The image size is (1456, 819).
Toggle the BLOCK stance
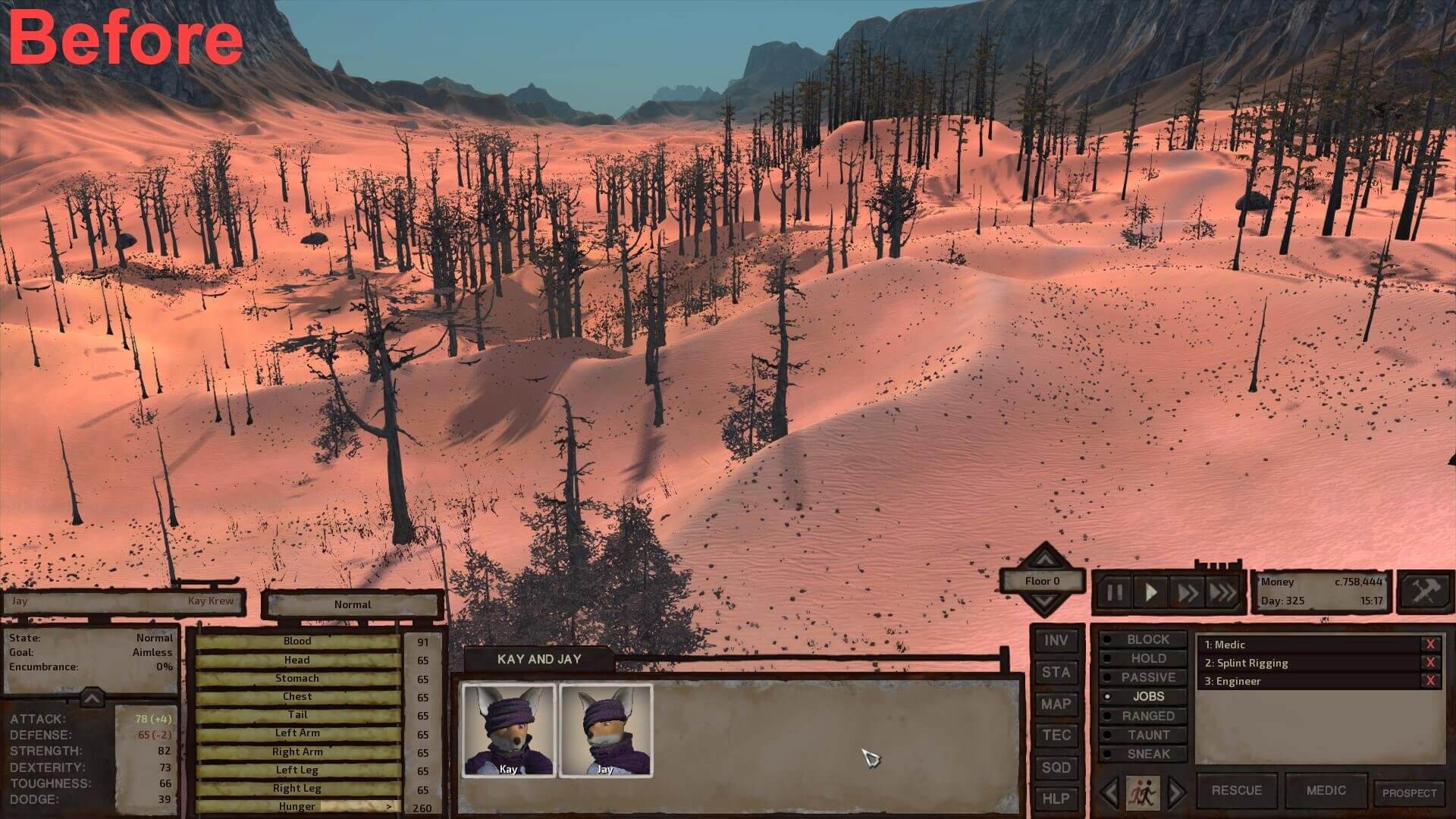pos(1147,640)
